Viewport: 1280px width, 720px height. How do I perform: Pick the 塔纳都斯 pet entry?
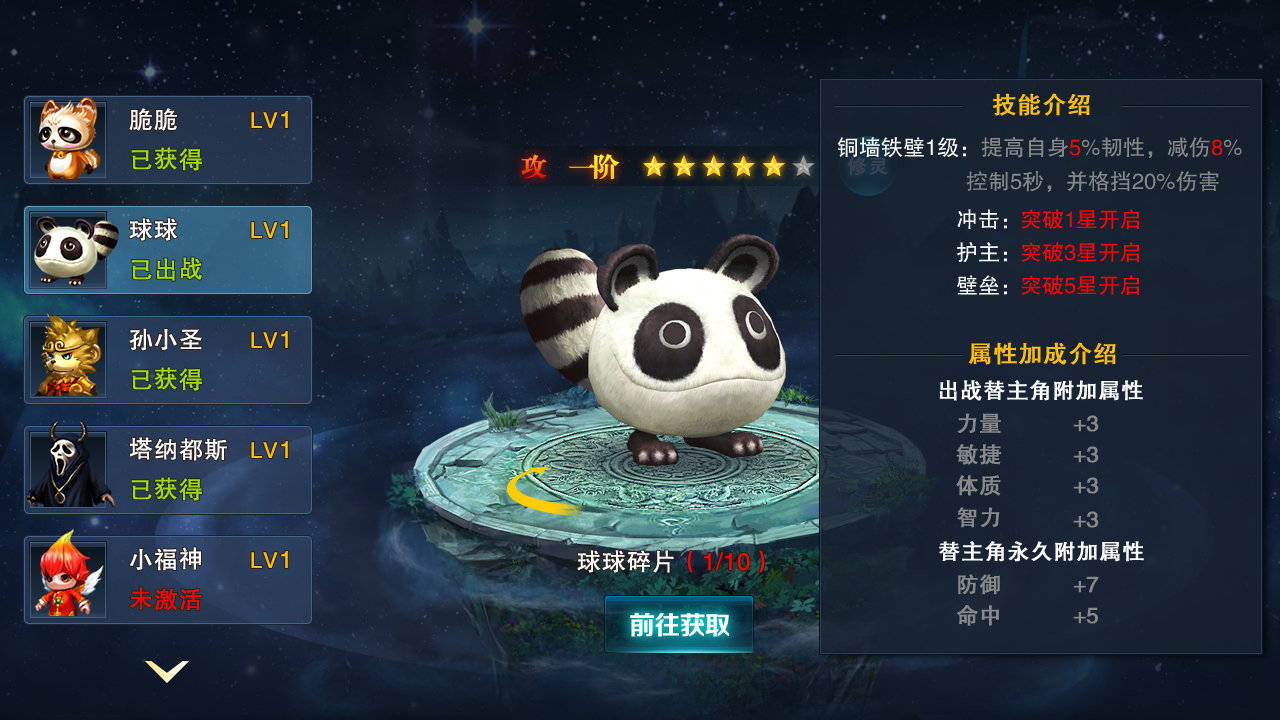point(168,470)
